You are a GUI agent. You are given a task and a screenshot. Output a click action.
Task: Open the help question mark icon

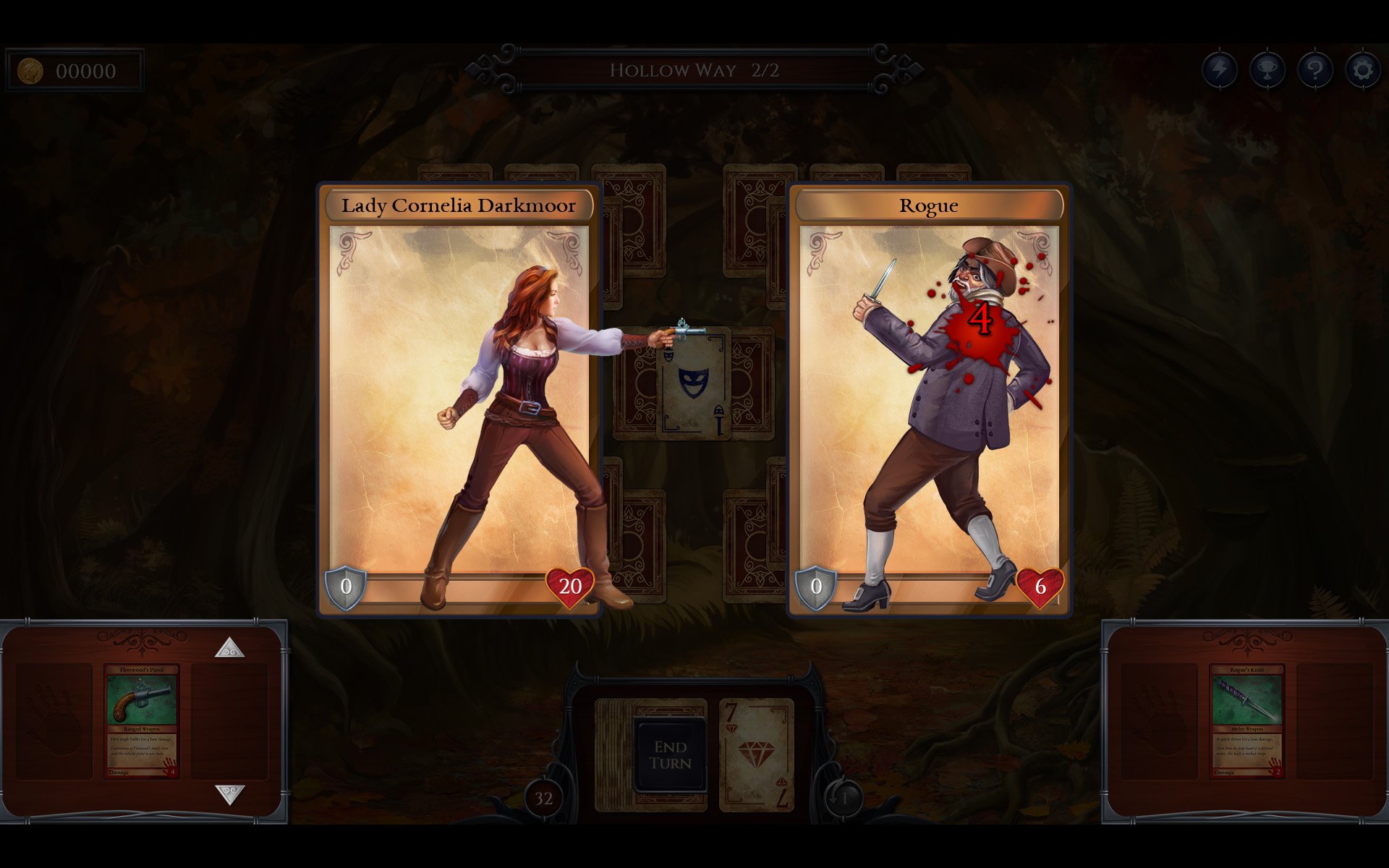click(x=1315, y=69)
